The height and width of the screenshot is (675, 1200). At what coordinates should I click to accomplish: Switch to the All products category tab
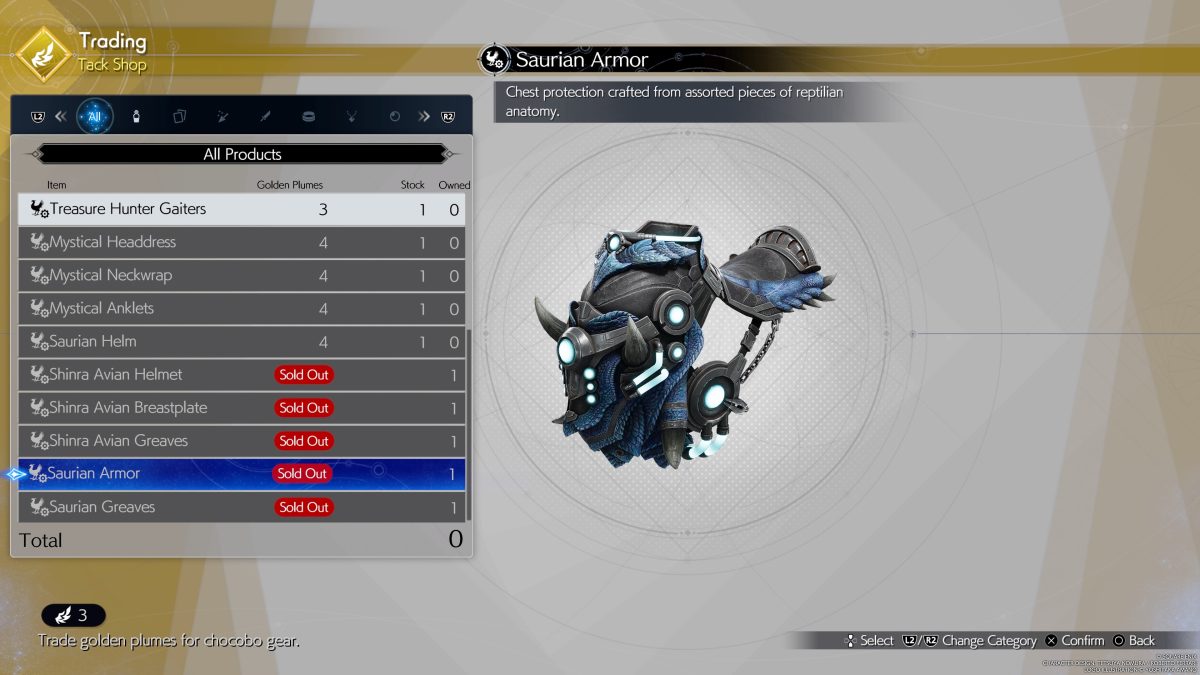coord(95,116)
